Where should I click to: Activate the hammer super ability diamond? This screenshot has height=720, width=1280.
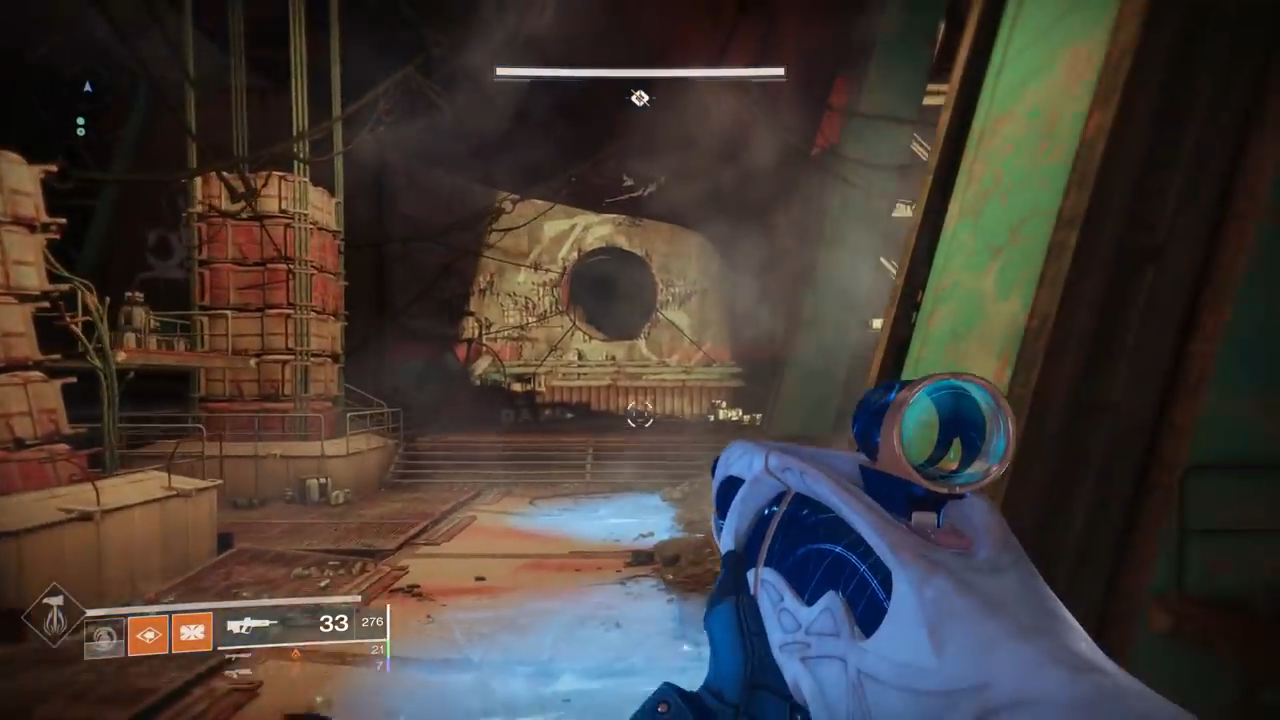54,616
